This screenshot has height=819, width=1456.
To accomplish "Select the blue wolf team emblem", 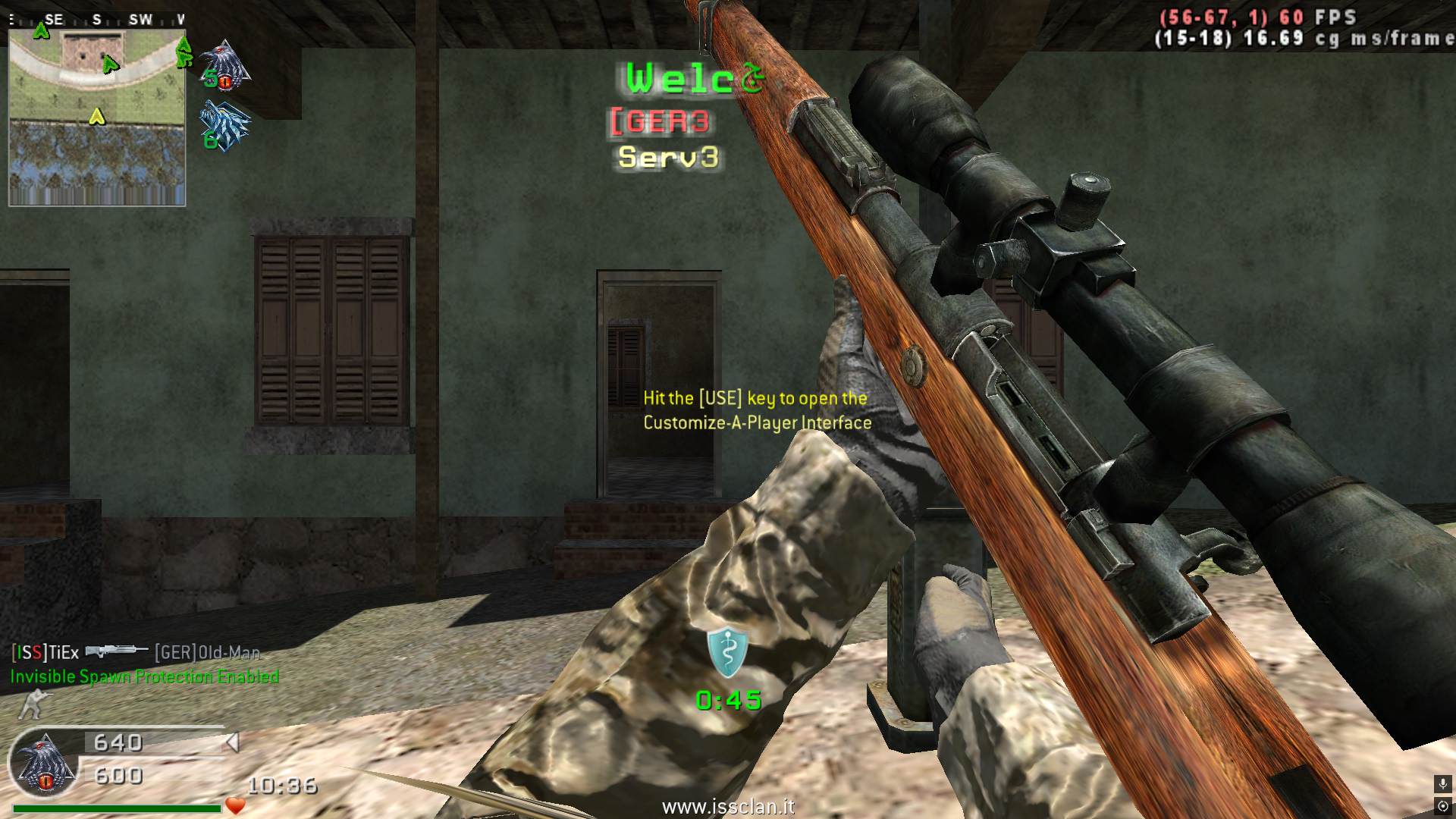I will 224,125.
